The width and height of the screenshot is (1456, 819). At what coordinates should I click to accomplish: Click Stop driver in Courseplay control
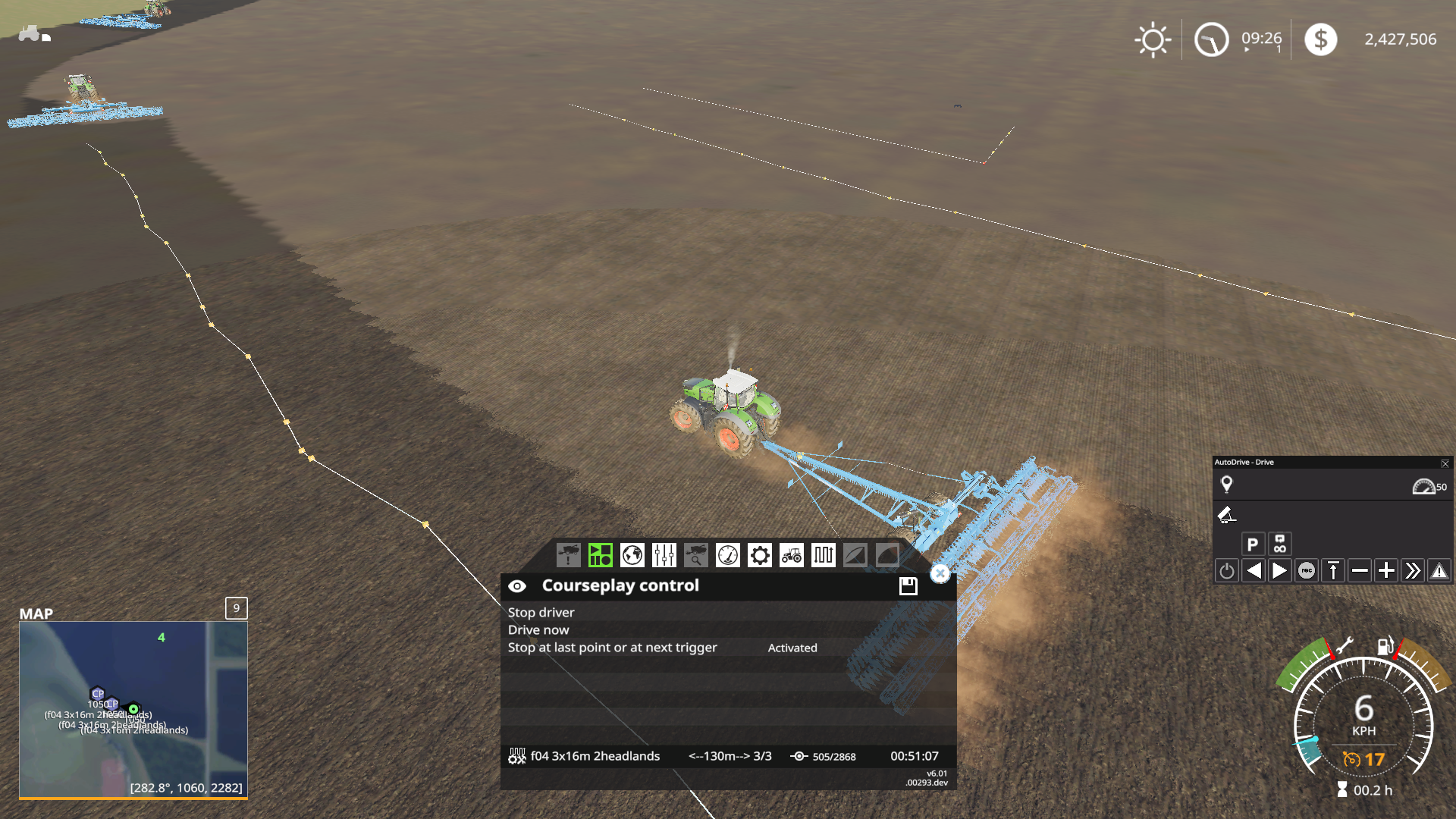point(540,612)
